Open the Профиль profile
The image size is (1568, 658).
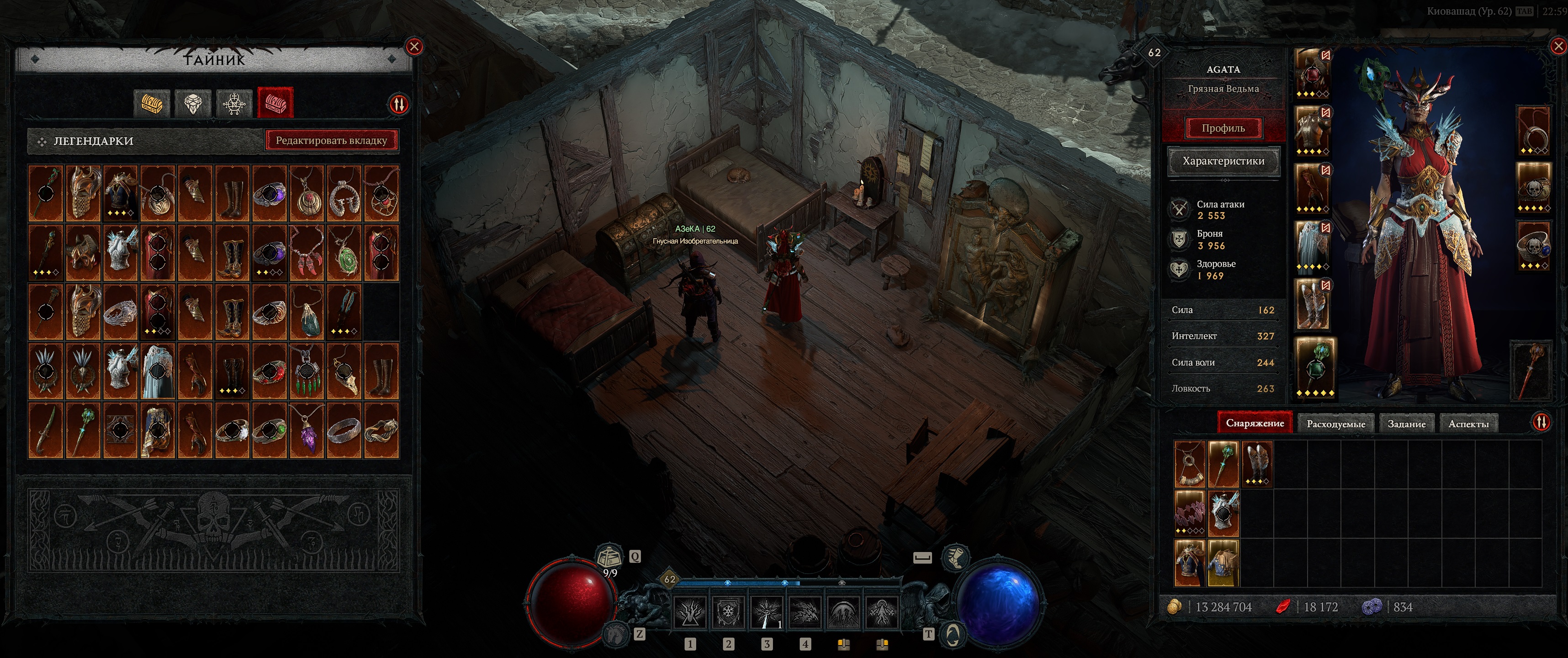click(1223, 128)
